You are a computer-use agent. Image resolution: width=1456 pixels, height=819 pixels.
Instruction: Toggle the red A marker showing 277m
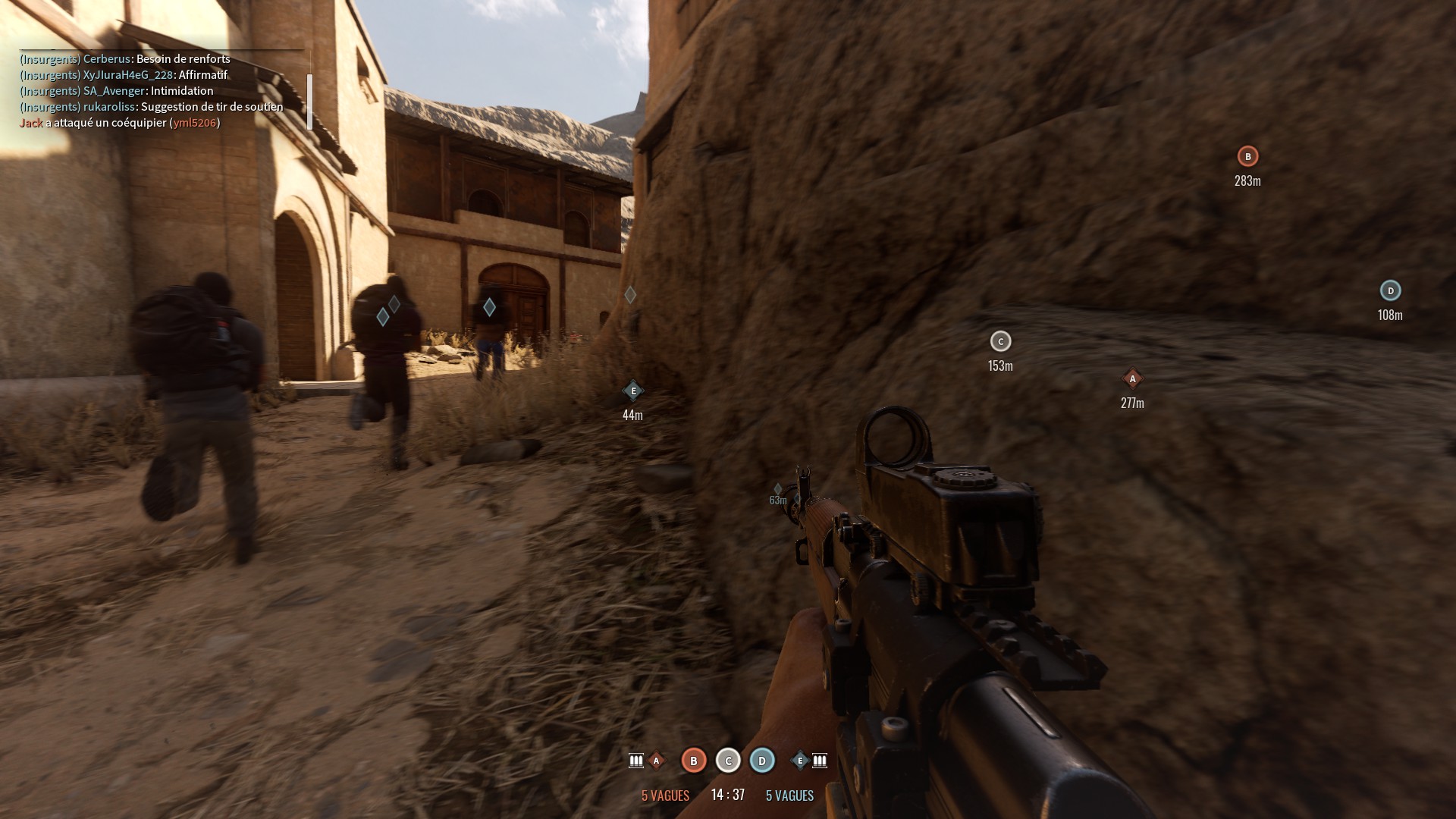[1131, 378]
